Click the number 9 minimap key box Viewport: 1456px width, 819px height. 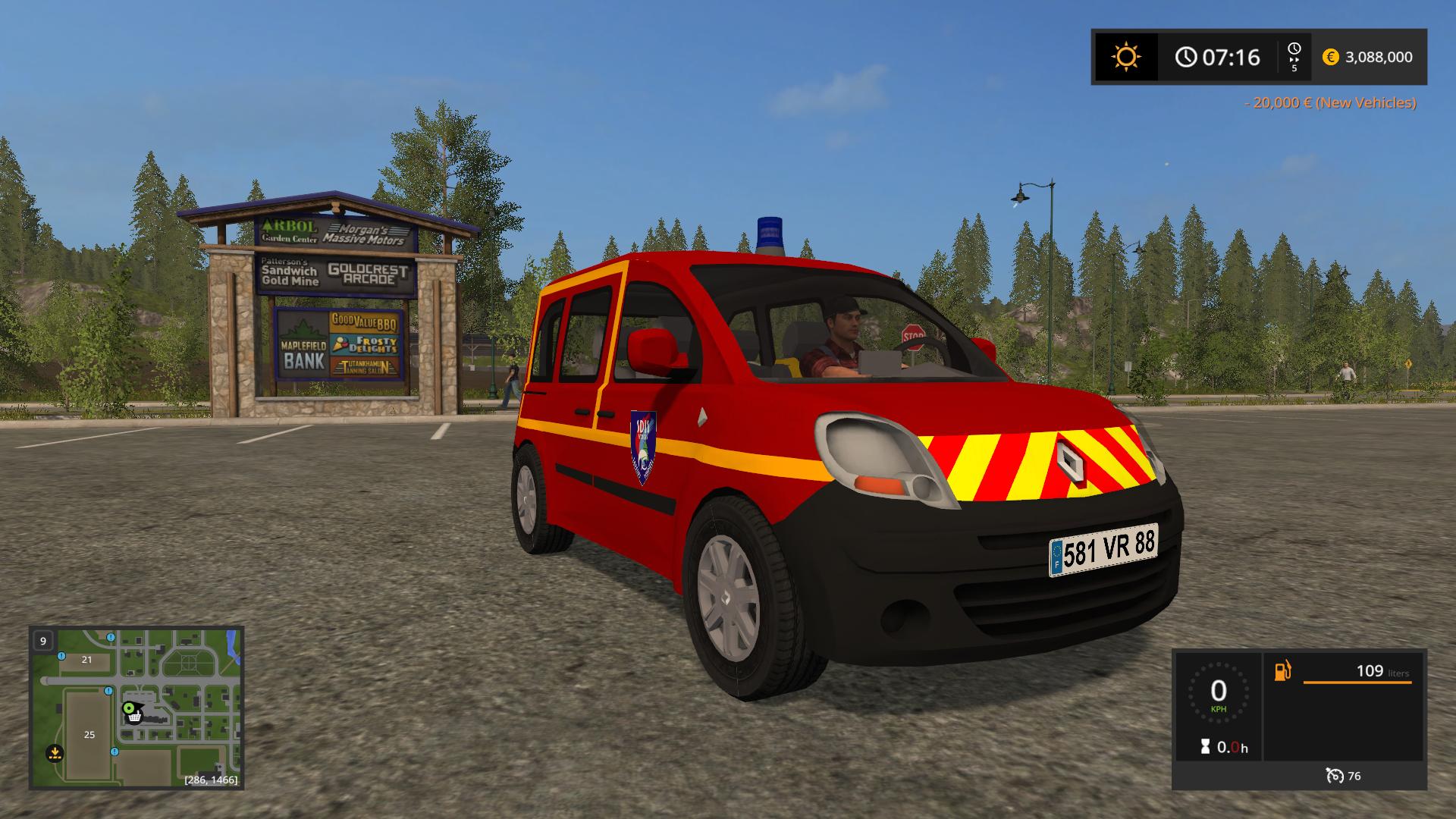[43, 641]
